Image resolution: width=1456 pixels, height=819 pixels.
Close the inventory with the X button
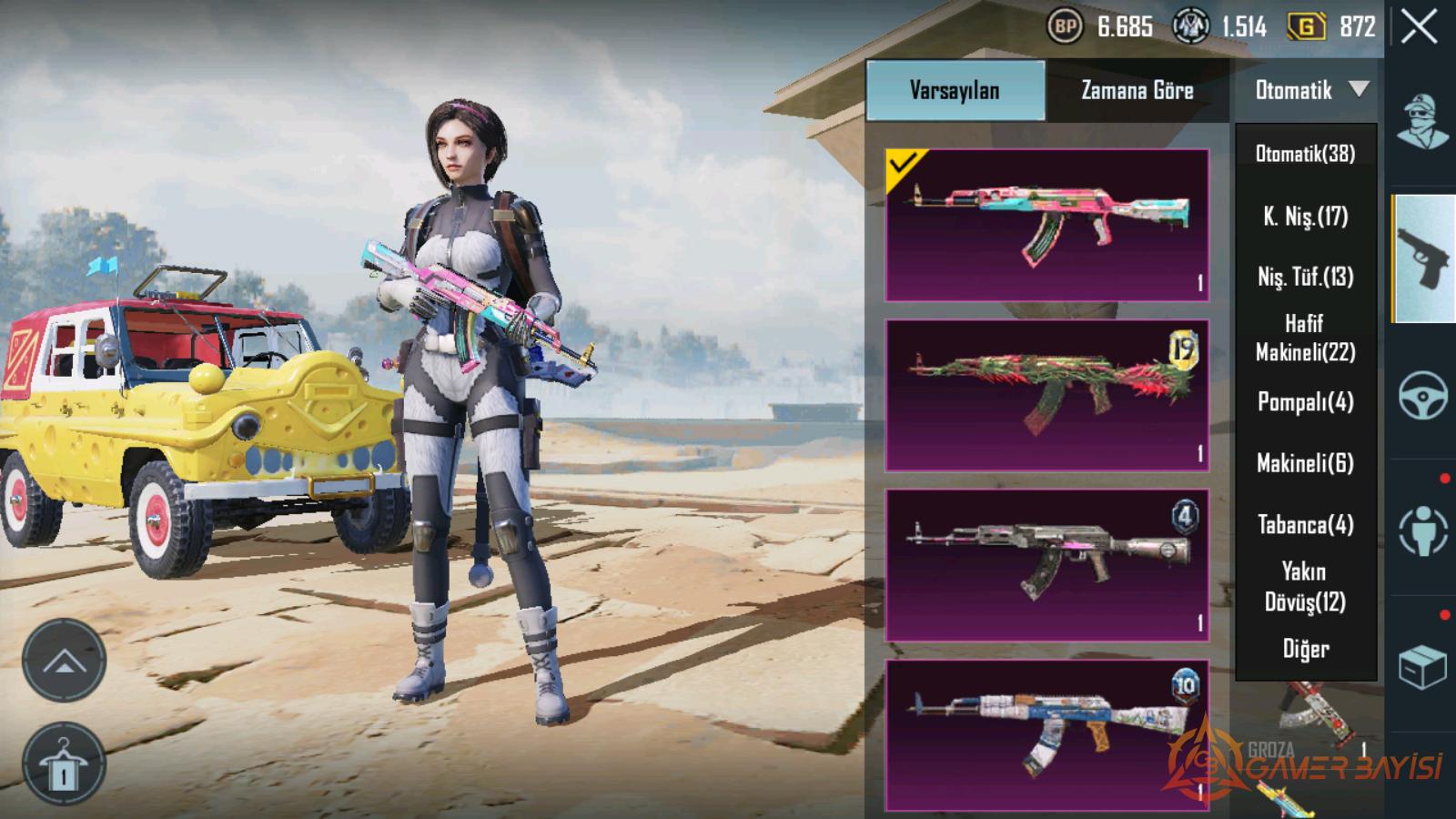point(1420,27)
